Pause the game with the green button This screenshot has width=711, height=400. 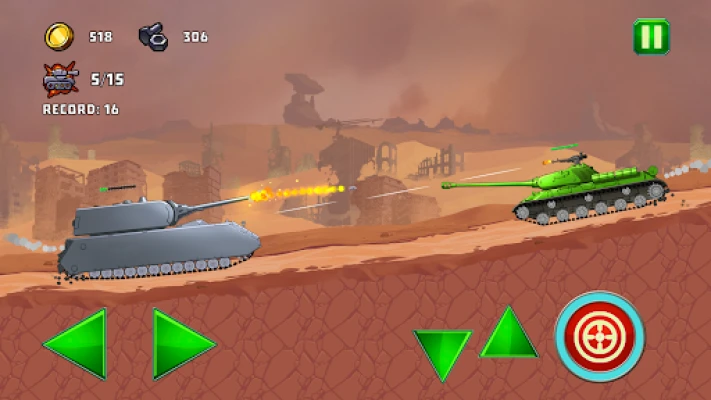[650, 37]
